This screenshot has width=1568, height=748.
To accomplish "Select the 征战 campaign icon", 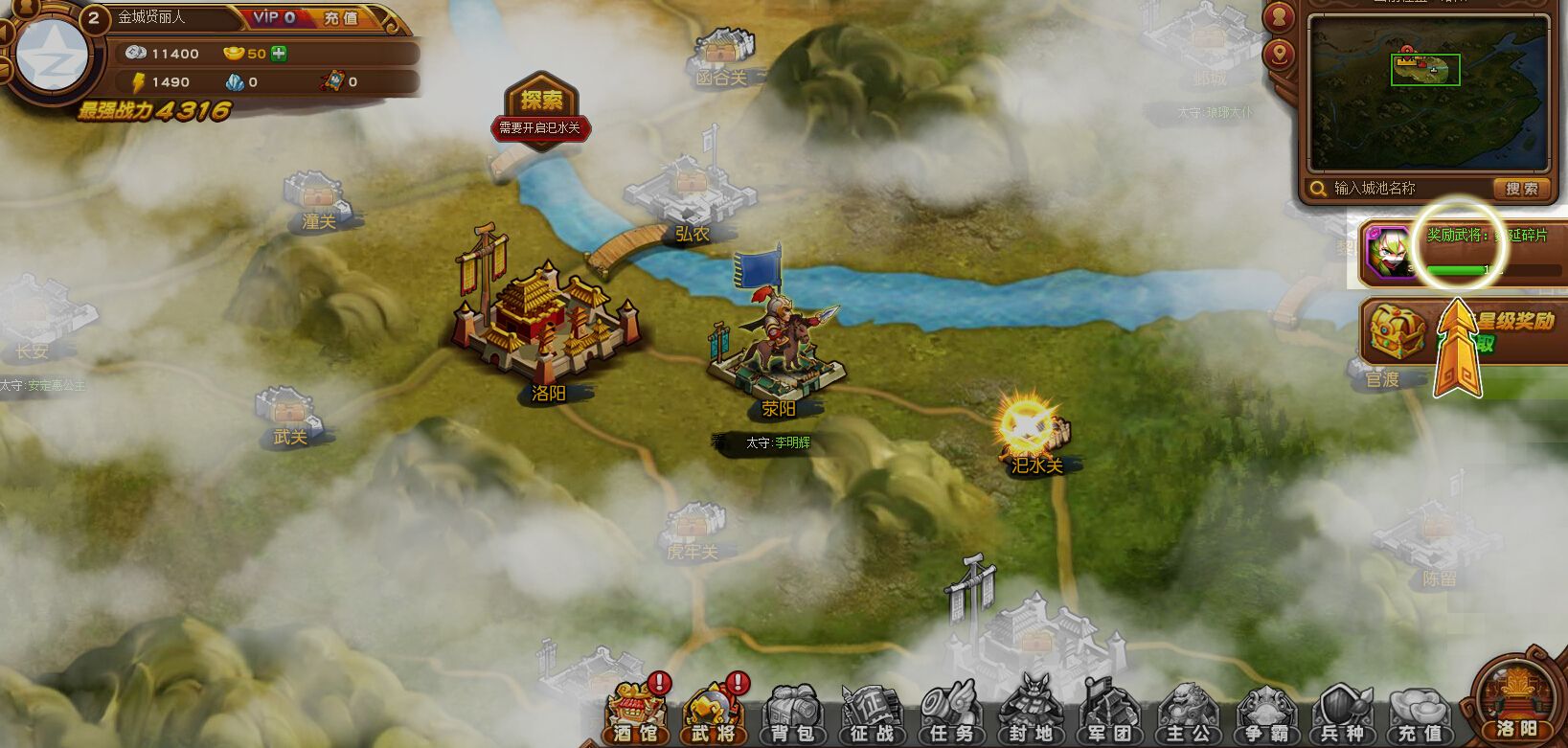I will pos(871,714).
